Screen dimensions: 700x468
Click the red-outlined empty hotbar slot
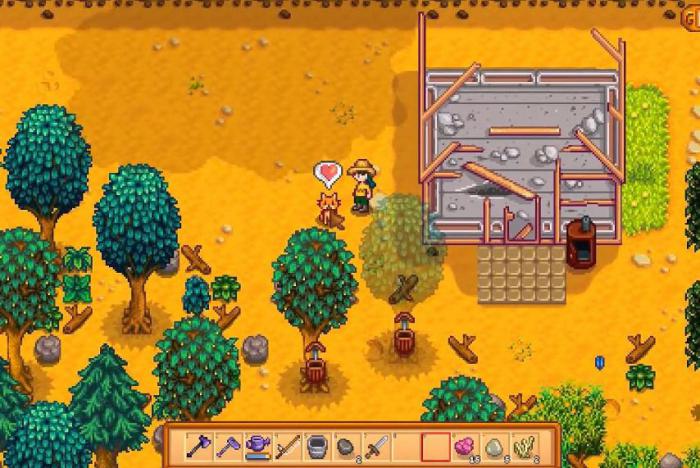point(434,445)
